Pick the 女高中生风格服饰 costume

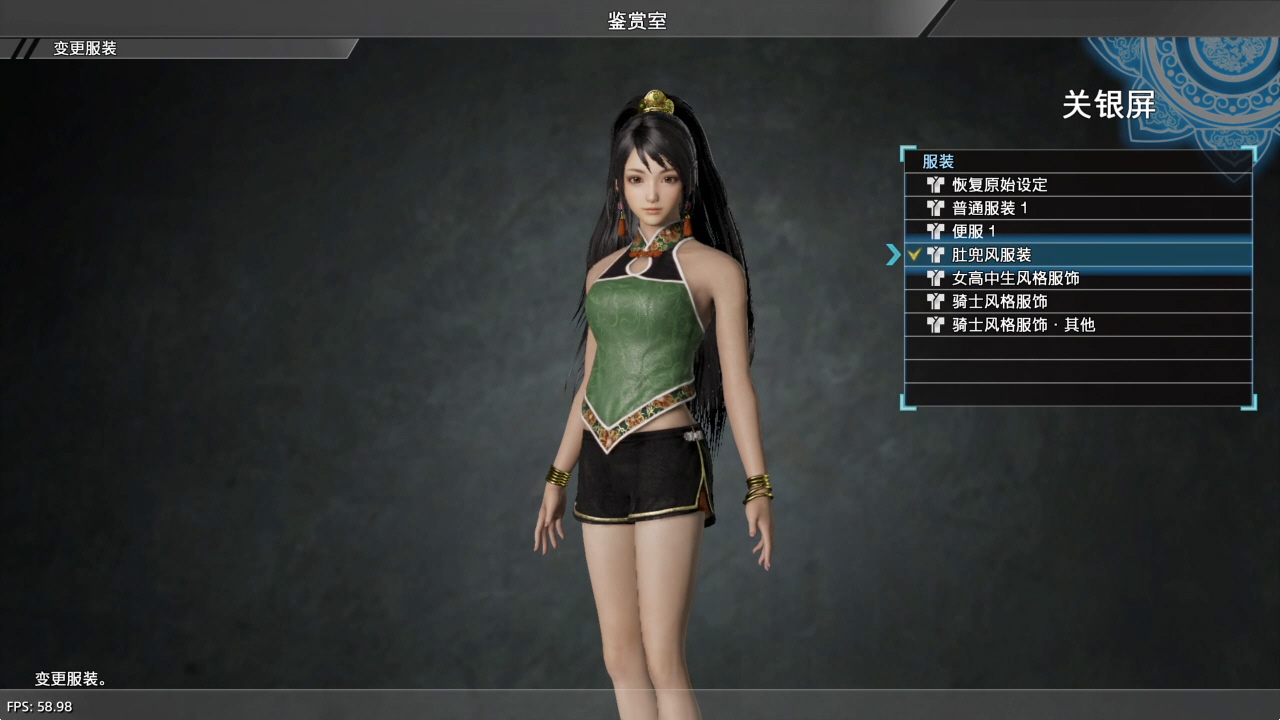click(x=1015, y=278)
